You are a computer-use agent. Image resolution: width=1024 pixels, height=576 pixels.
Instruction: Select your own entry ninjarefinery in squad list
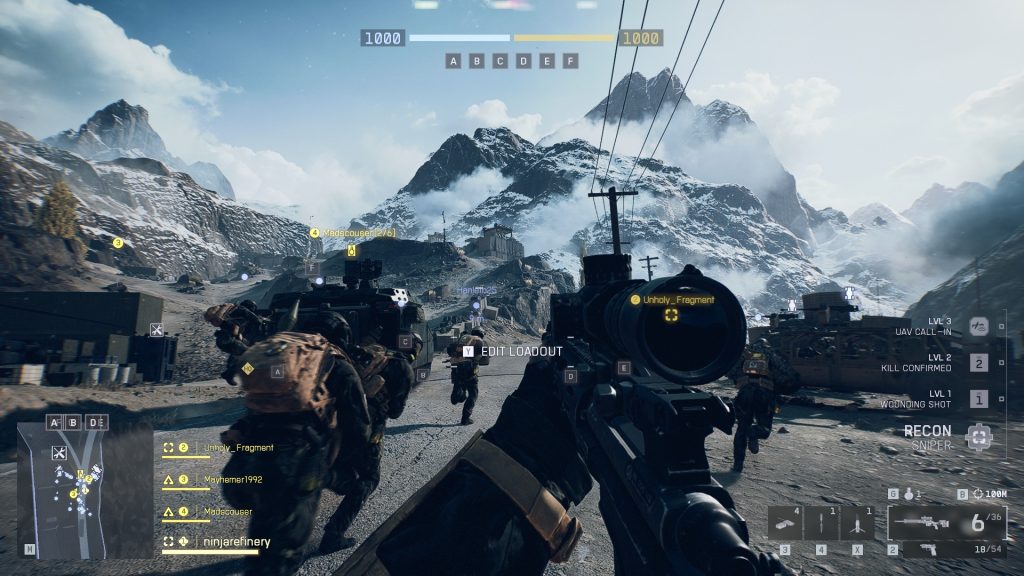238,542
